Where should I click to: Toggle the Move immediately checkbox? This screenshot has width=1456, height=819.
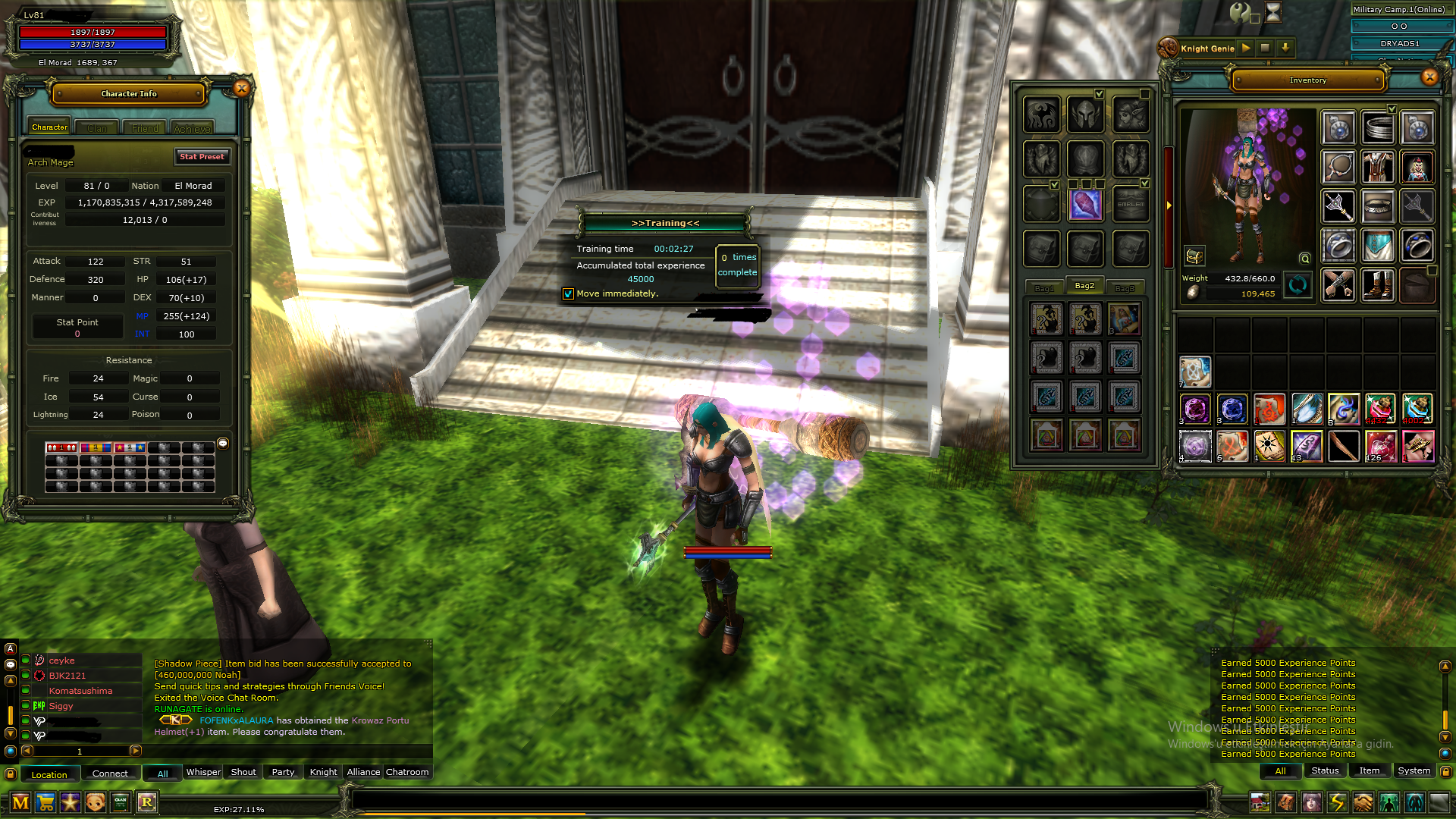[568, 294]
